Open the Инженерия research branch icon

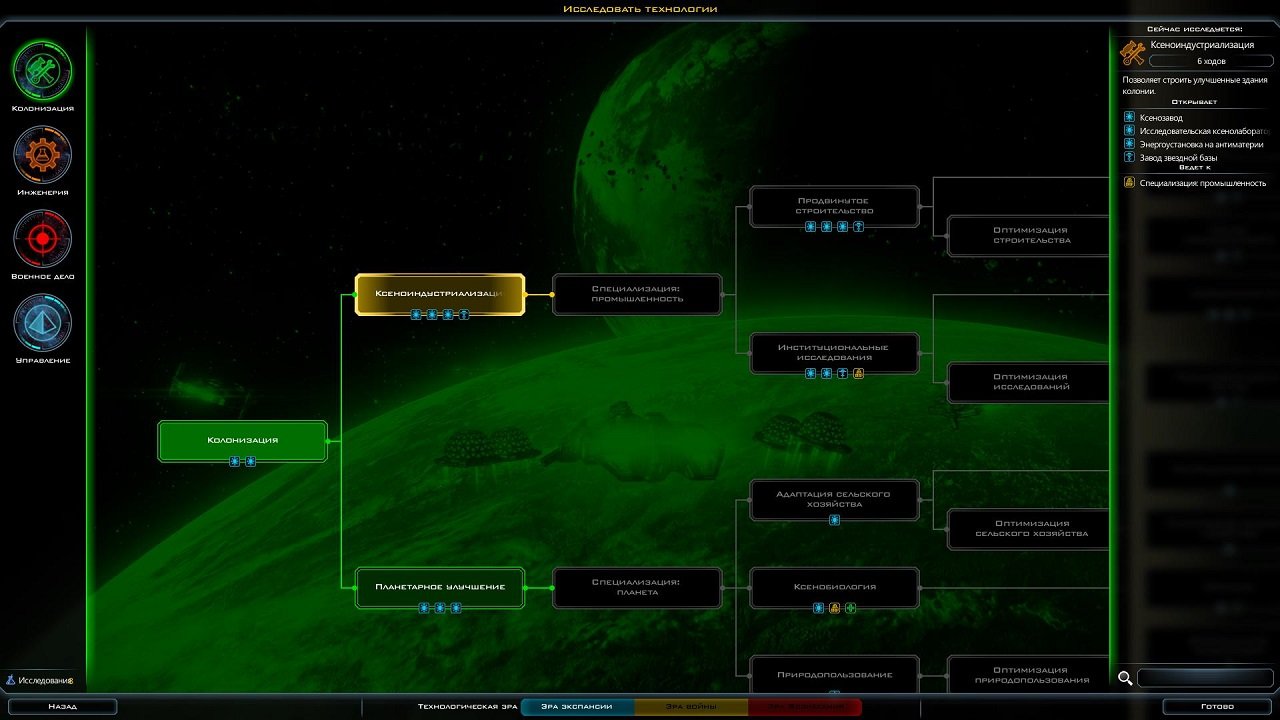click(x=41, y=155)
